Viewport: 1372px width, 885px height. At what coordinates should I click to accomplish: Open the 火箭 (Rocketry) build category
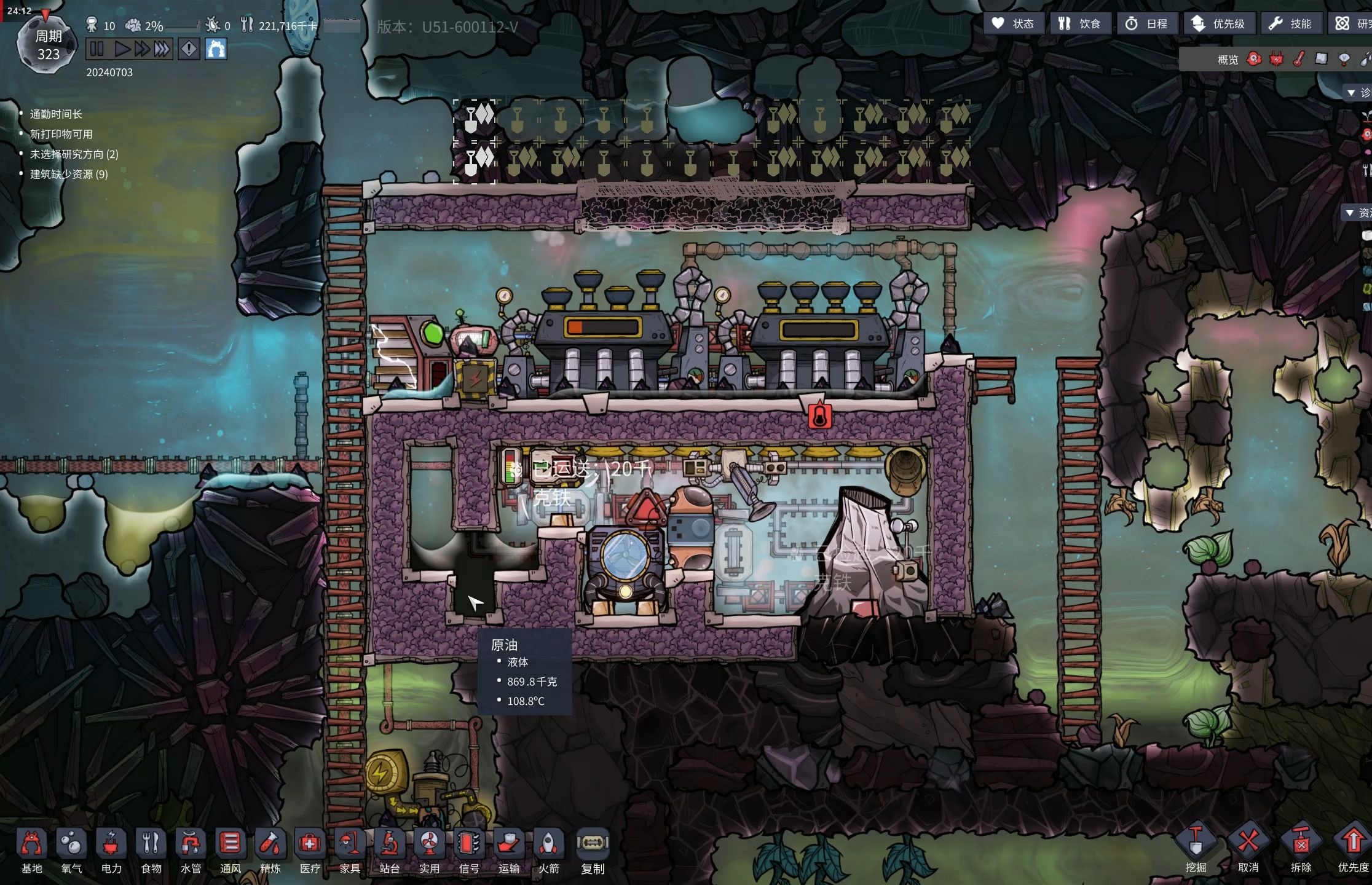coord(548,851)
